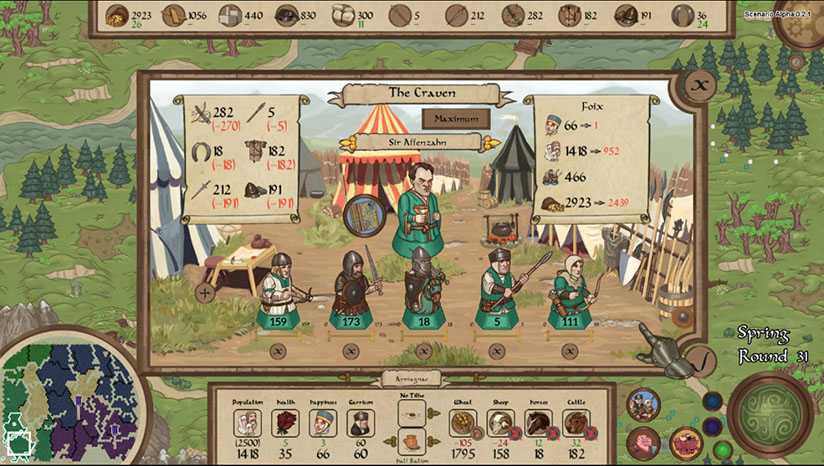
Task: Click the Maximum button
Action: pos(455,118)
